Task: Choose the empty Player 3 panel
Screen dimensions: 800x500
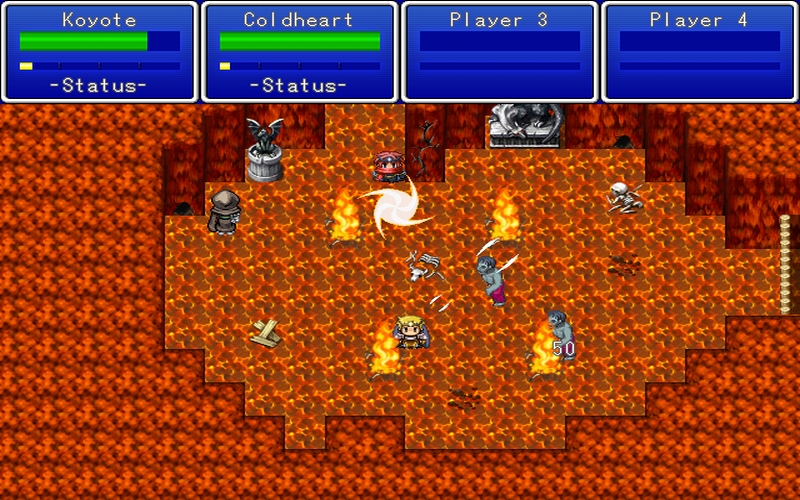Action: click(499, 52)
